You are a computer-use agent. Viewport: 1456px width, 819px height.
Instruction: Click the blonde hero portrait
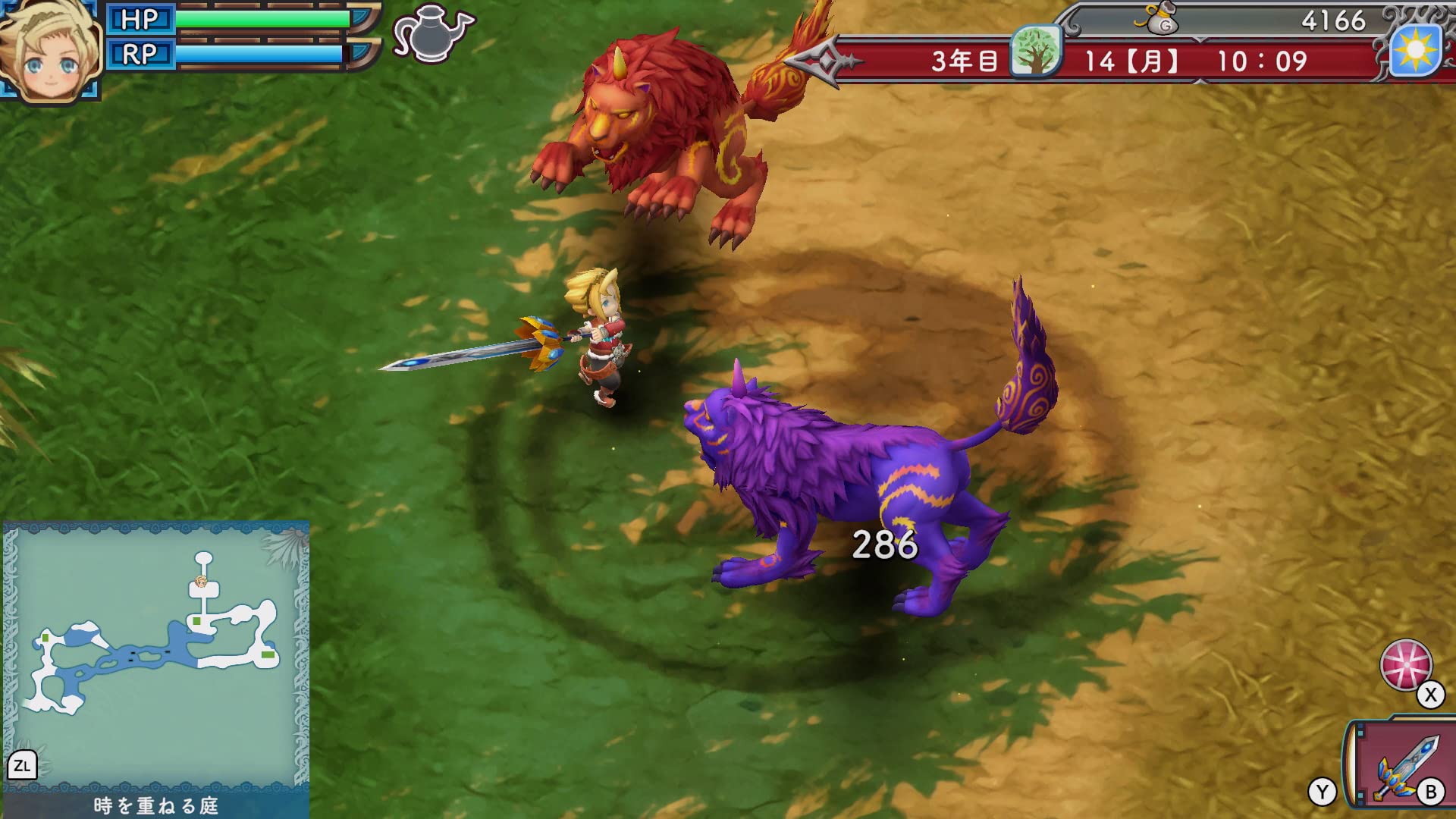(50, 50)
